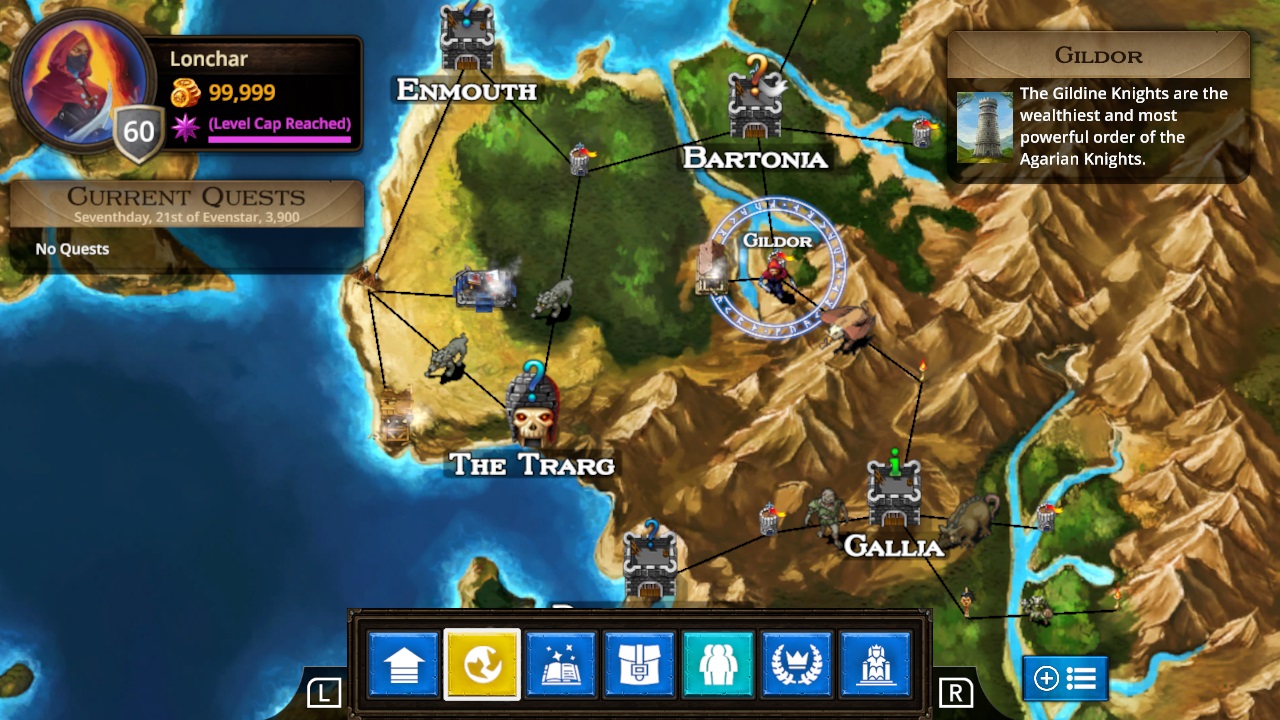1280x720 pixels.
Task: Open the laurel crown rankings icon
Action: coord(796,664)
